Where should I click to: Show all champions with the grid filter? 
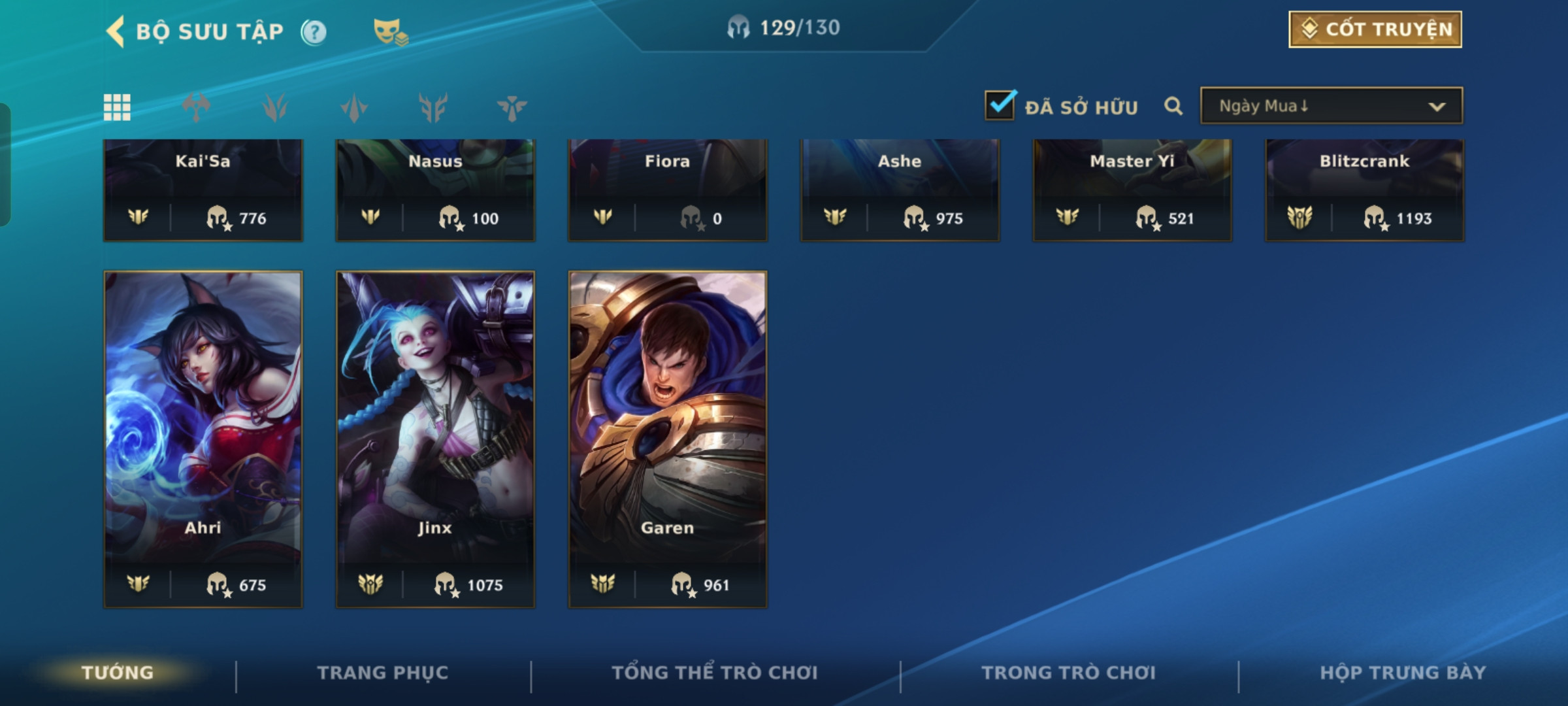point(117,107)
